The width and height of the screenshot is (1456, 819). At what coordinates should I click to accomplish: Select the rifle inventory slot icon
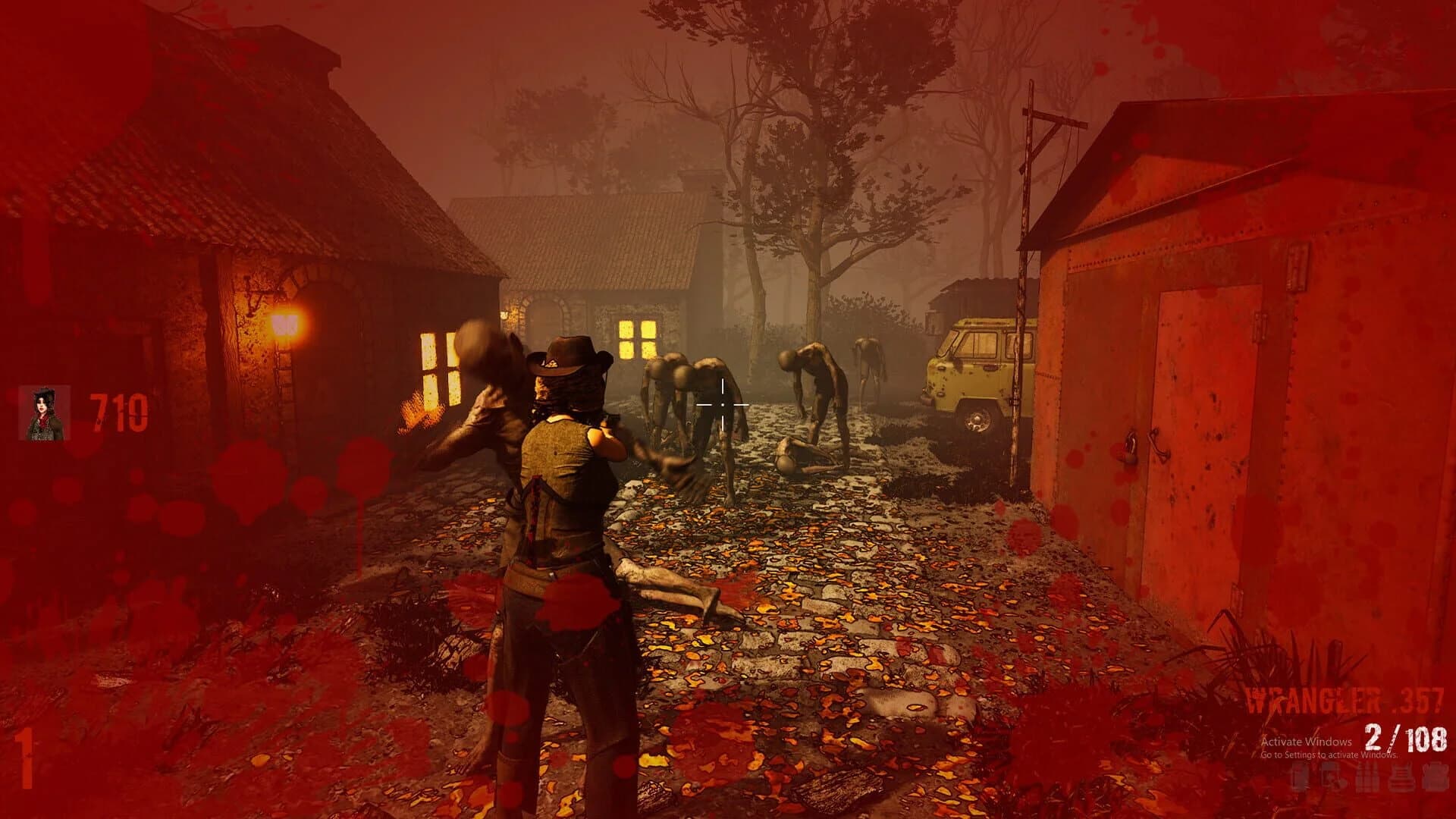click(1301, 775)
